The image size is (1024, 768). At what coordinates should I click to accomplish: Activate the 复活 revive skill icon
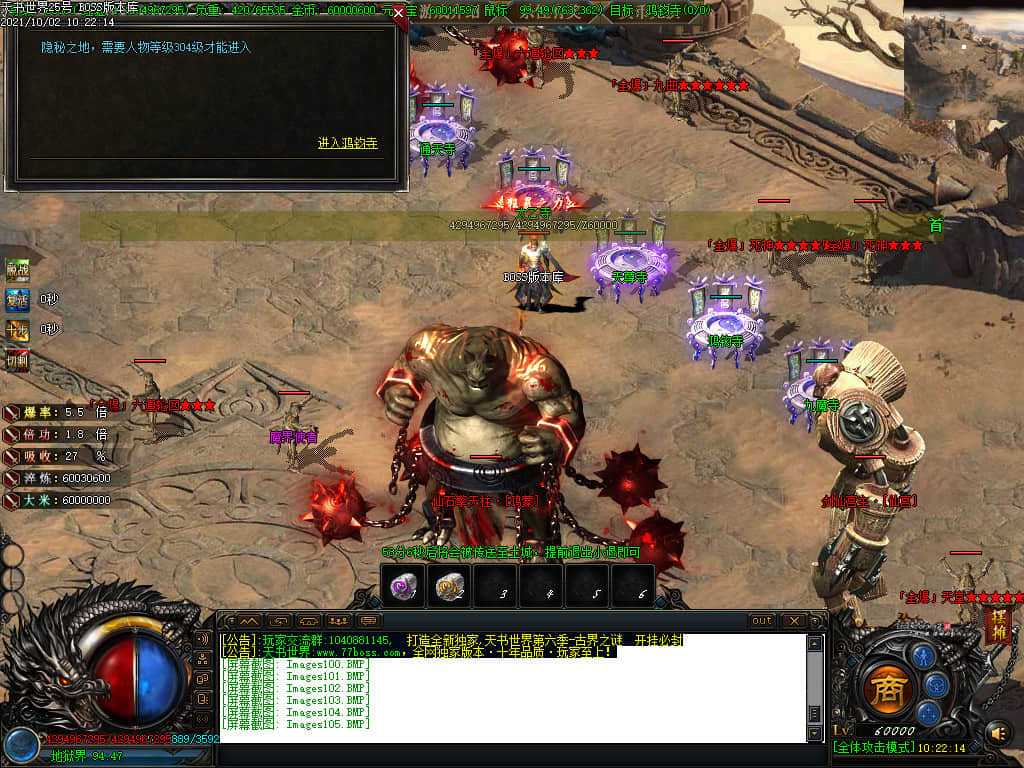pos(17,299)
